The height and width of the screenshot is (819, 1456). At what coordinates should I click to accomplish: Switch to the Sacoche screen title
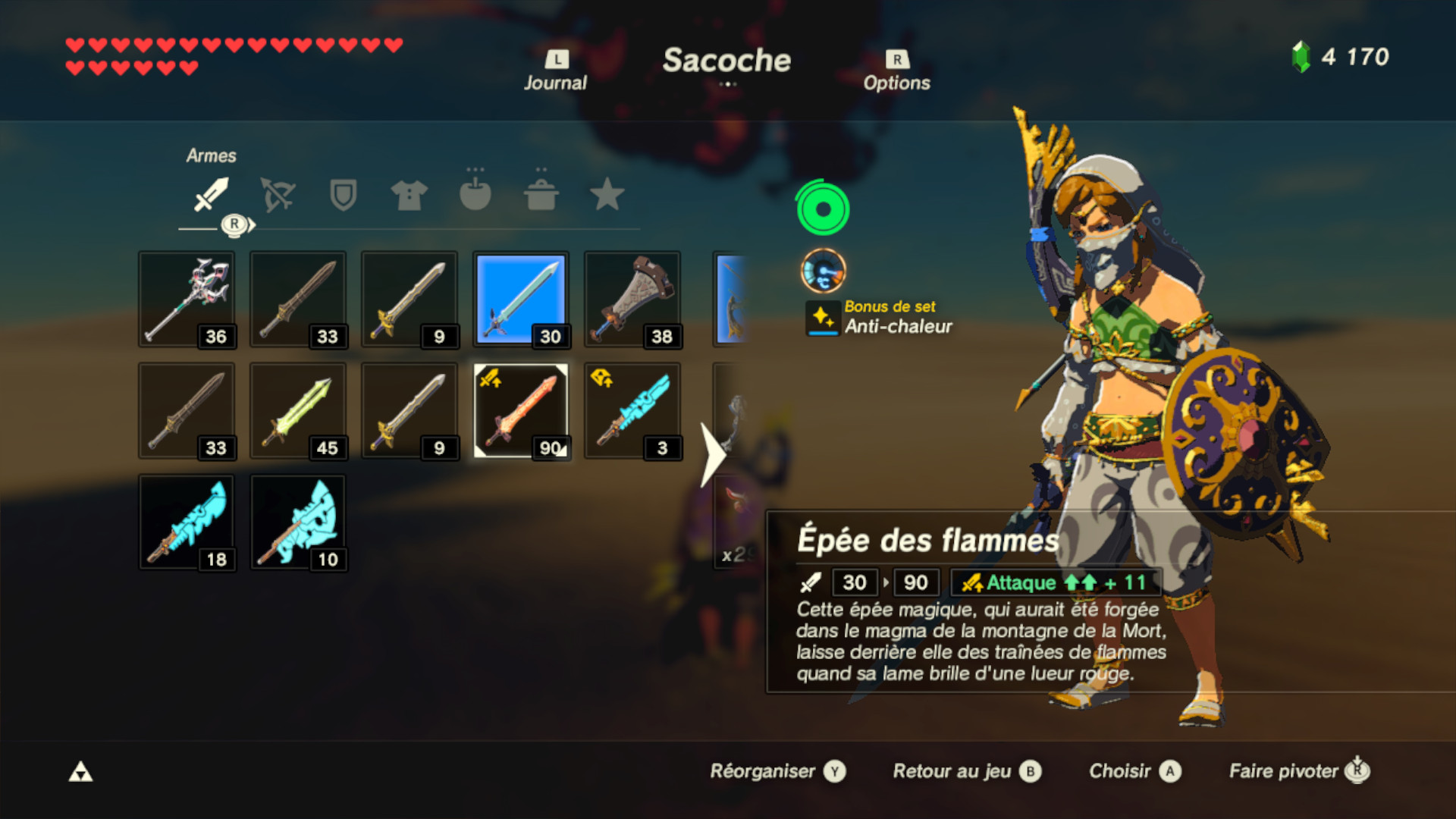pos(727,61)
